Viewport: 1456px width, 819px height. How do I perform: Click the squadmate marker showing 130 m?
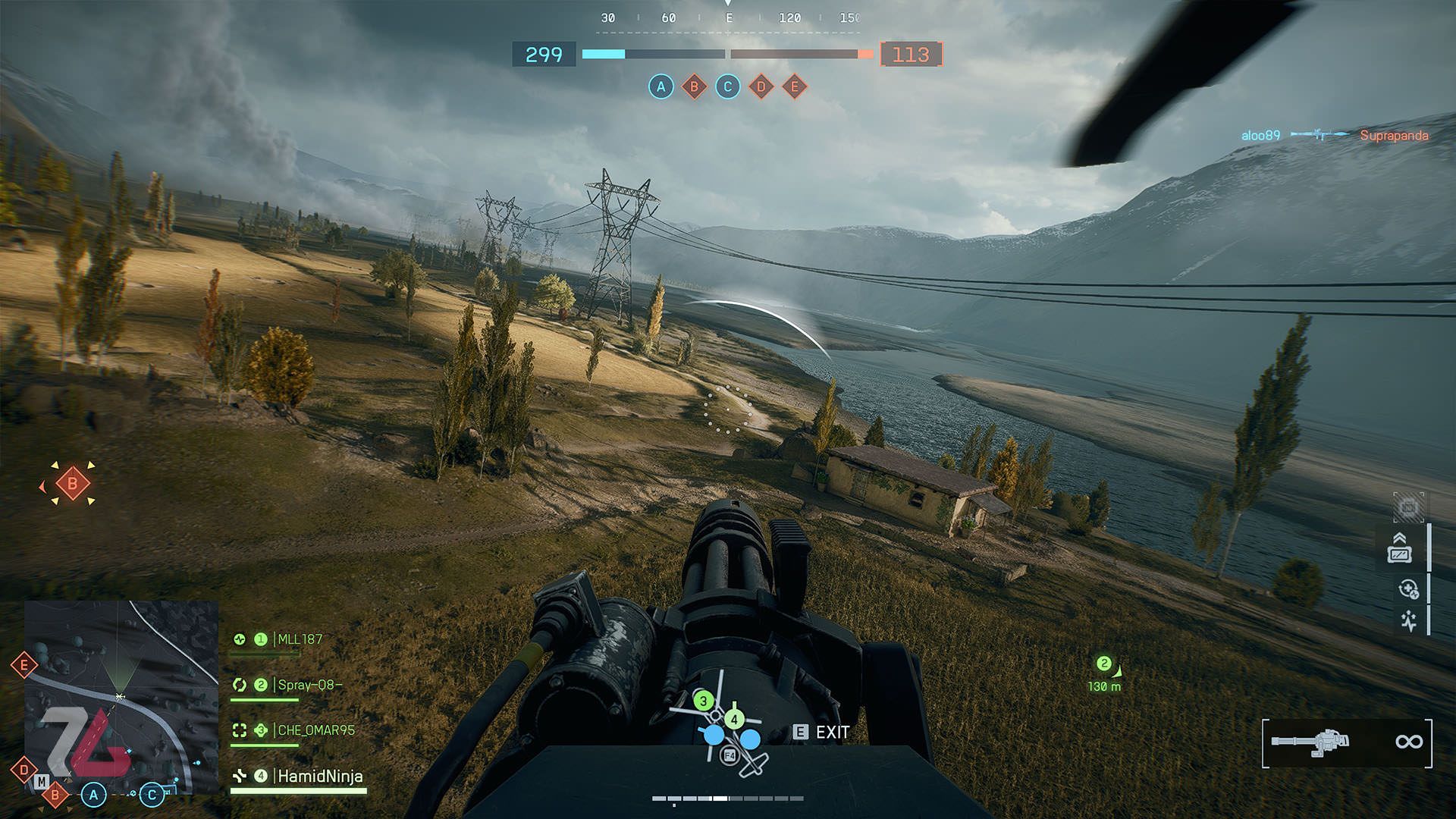[x=1104, y=673]
